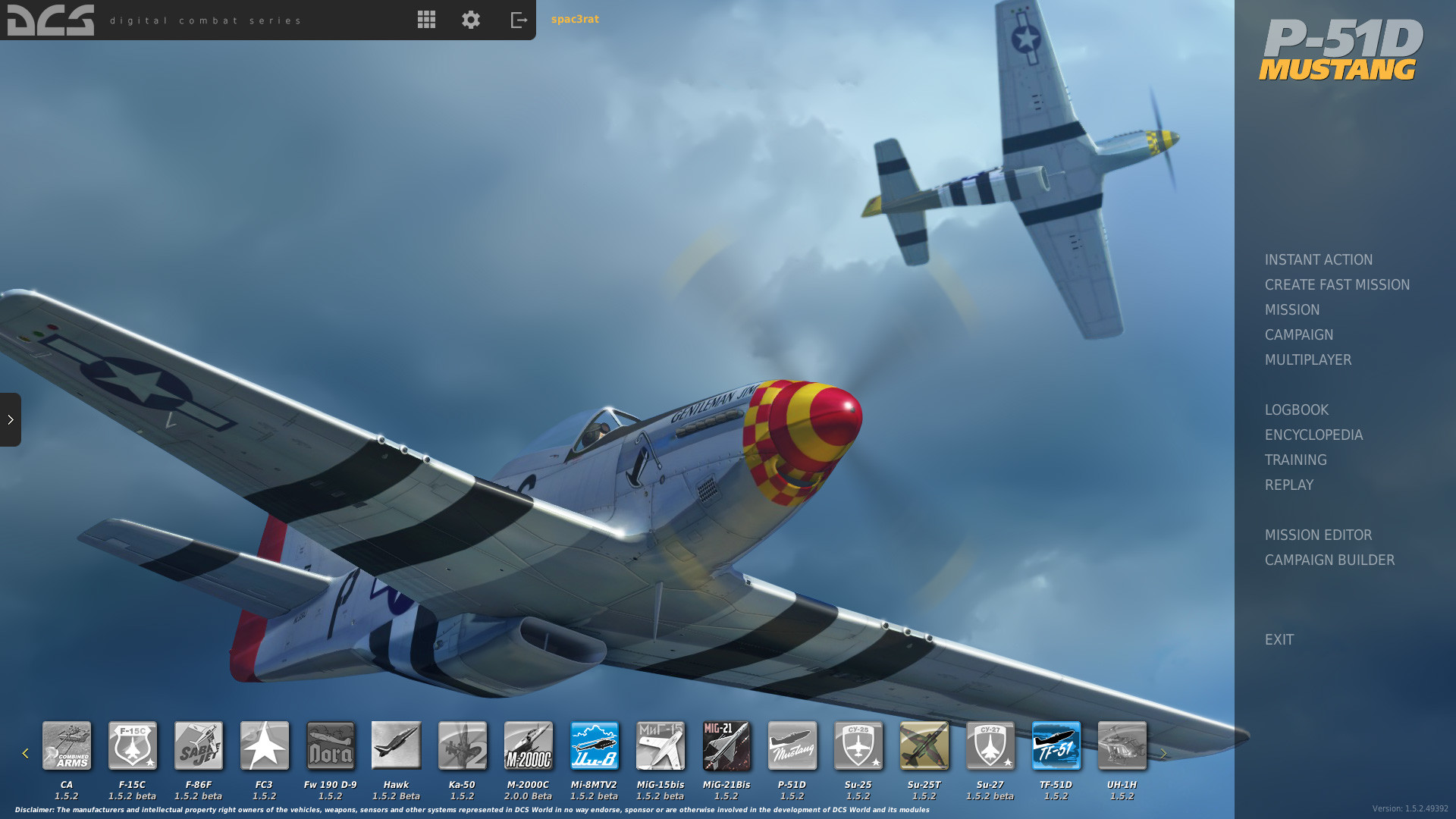
Task: Click EXIT to quit DCS World
Action: pos(1279,639)
